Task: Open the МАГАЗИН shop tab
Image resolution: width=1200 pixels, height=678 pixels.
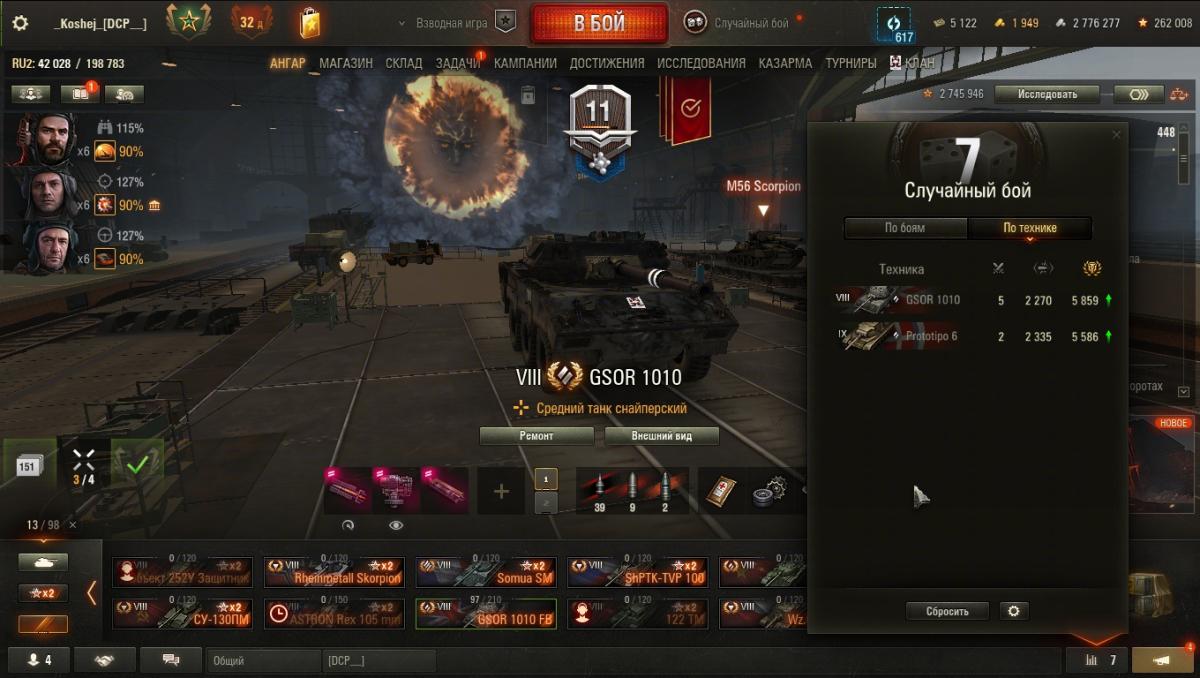Action: tap(346, 63)
